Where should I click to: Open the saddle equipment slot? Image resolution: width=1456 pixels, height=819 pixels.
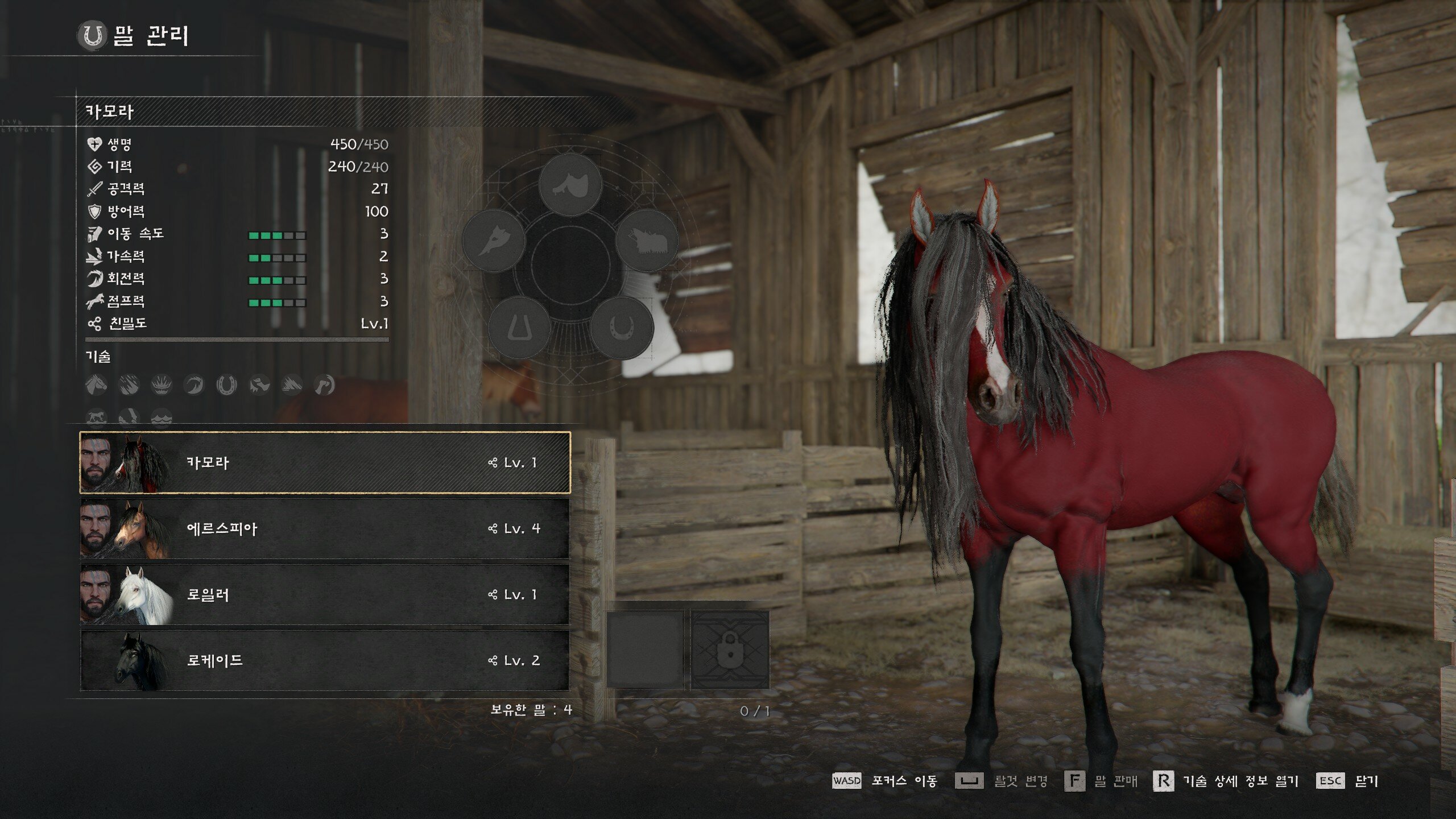pyautogui.click(x=570, y=184)
